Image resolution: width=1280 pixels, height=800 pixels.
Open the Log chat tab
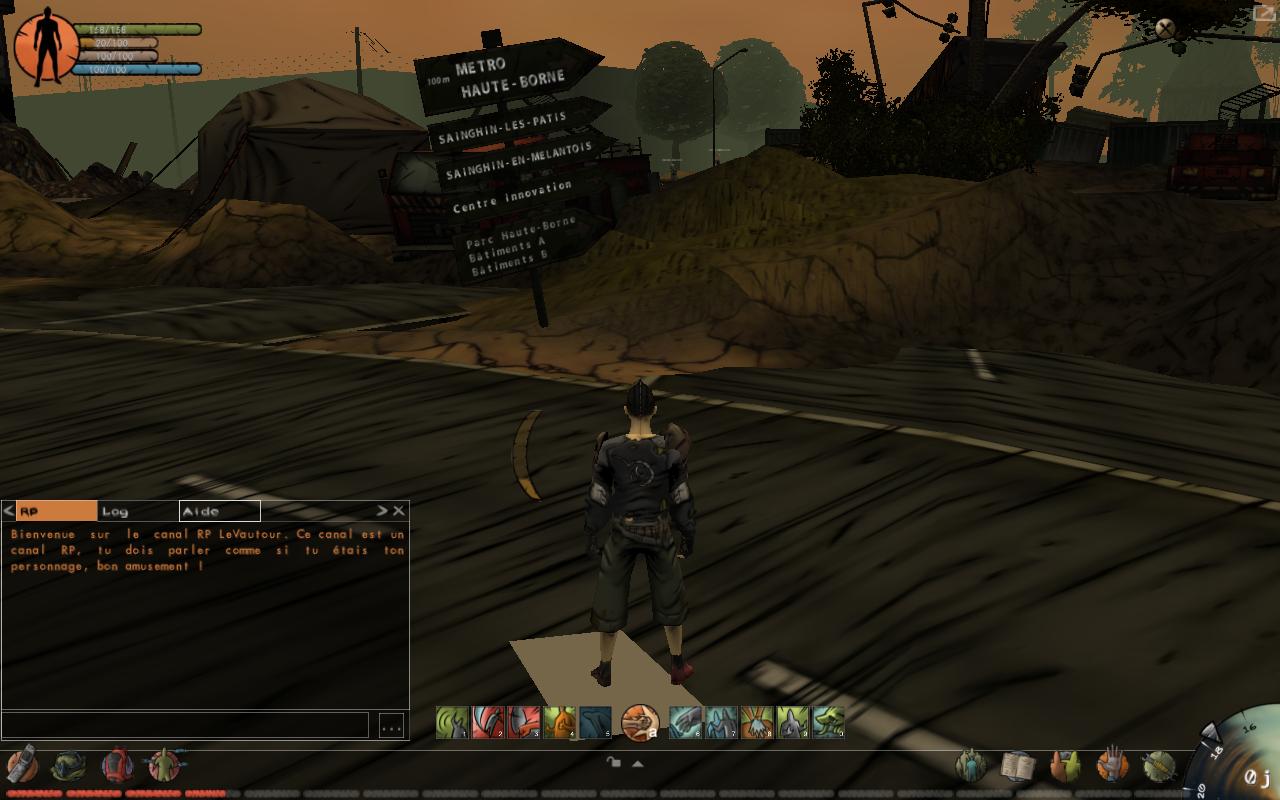[x=137, y=511]
